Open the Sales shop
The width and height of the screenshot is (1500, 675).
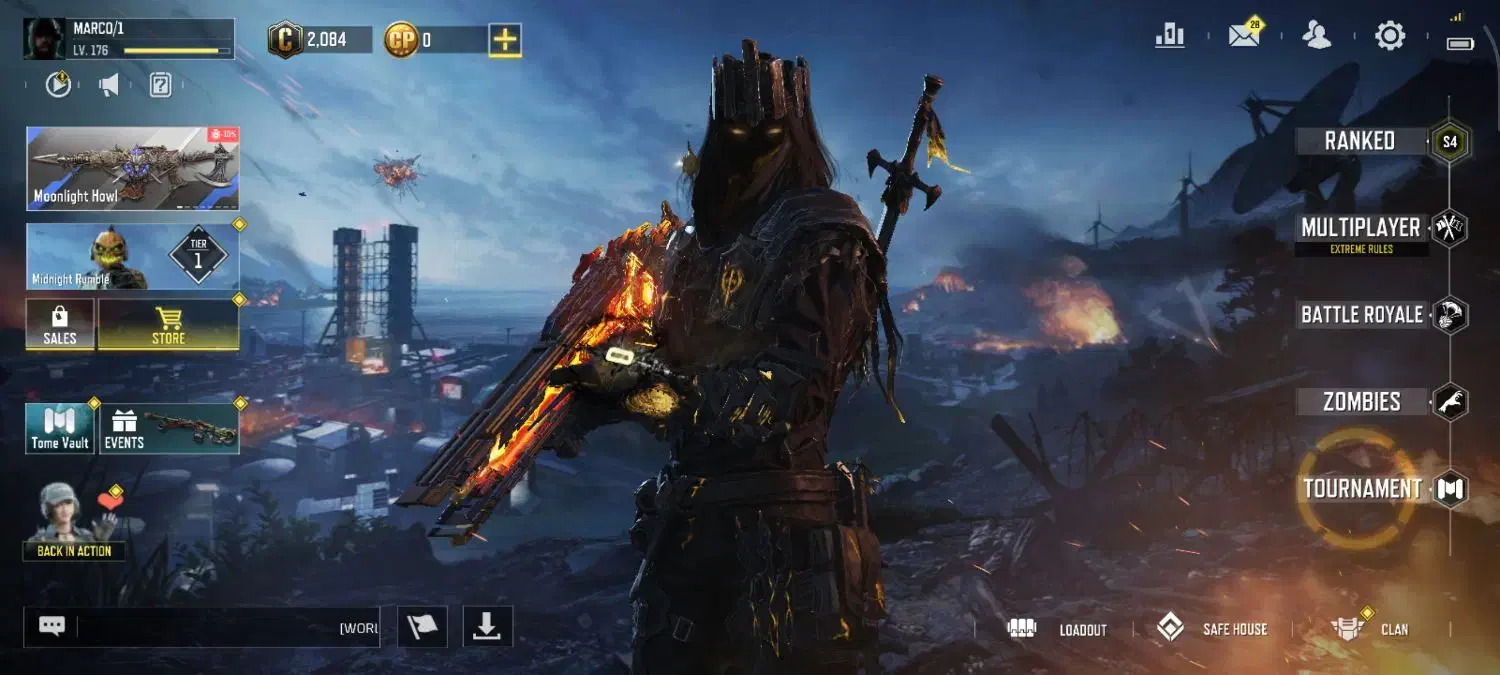pyautogui.click(x=60, y=325)
